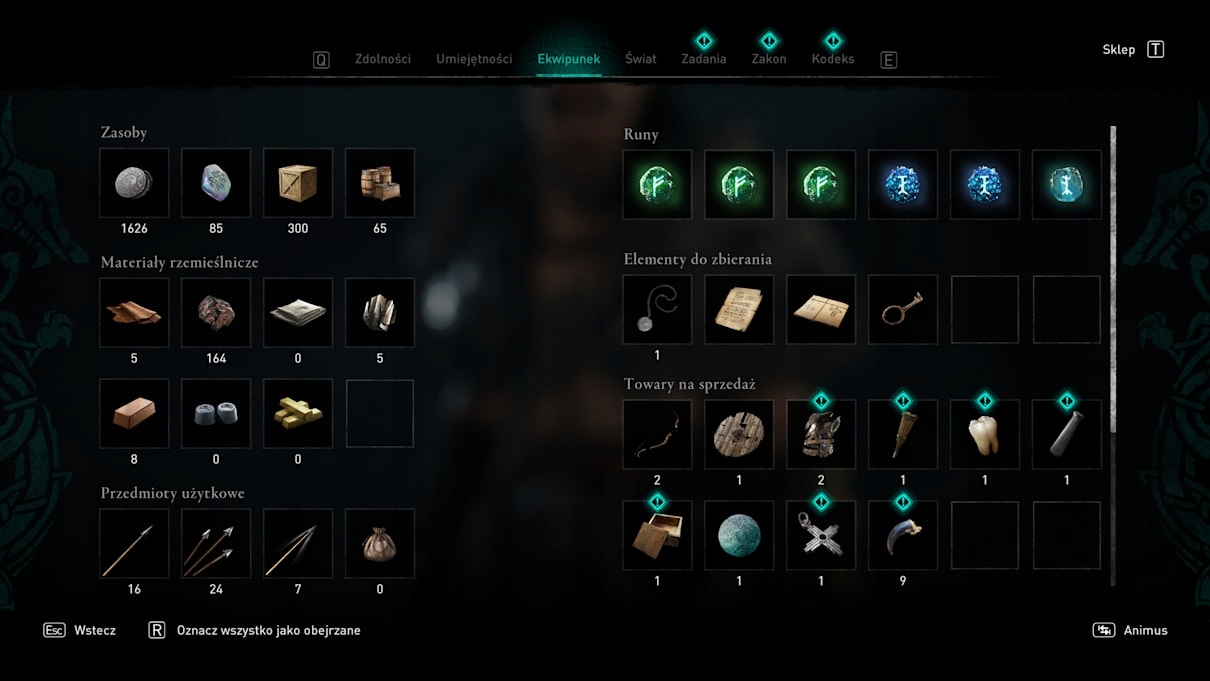This screenshot has height=681, width=1210.
Task: Switch to the Zdolności tab
Action: [x=383, y=59]
